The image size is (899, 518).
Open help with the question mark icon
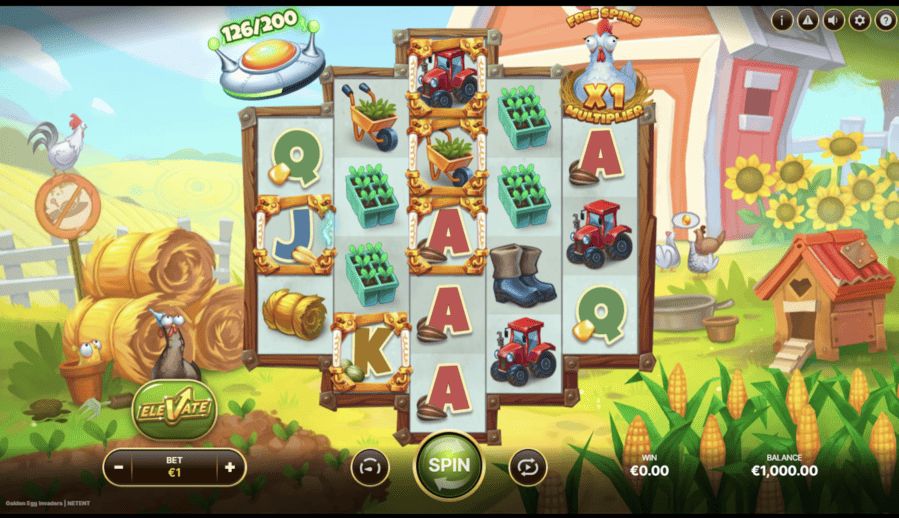tap(885, 19)
